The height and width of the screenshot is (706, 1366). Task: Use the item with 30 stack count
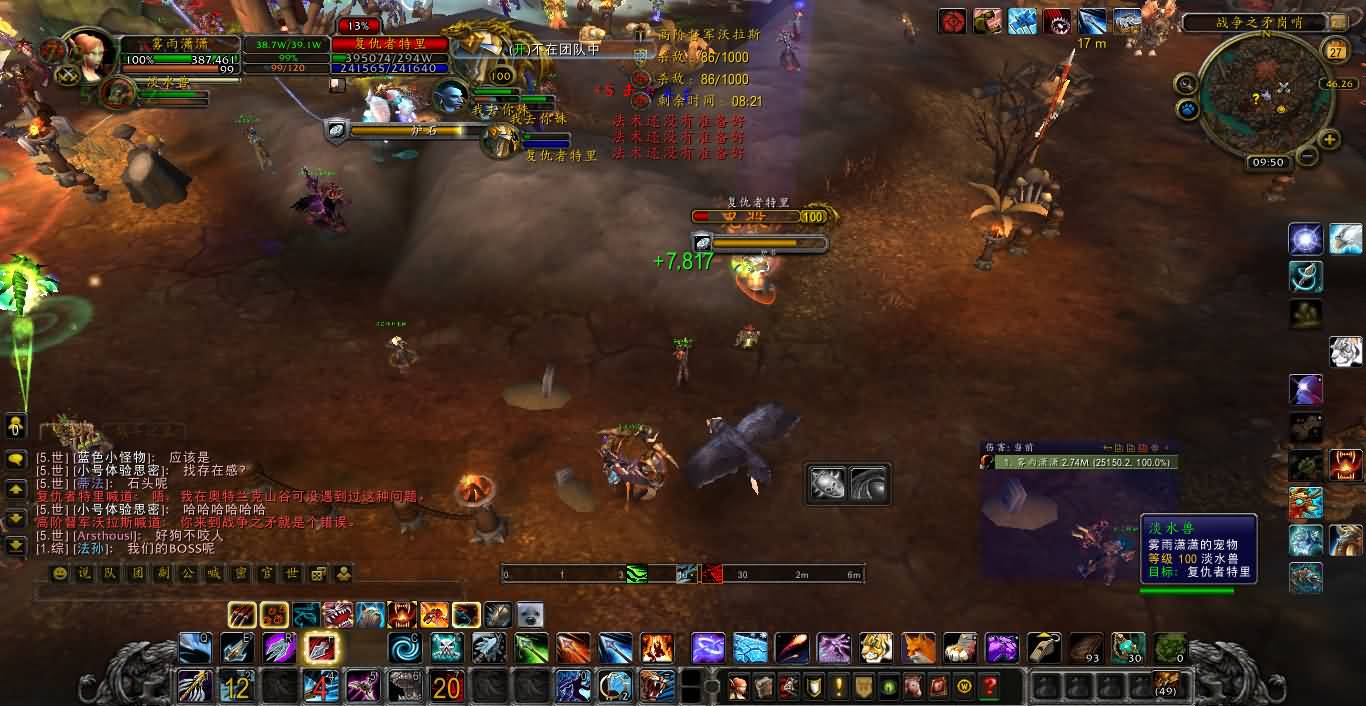[1128, 648]
